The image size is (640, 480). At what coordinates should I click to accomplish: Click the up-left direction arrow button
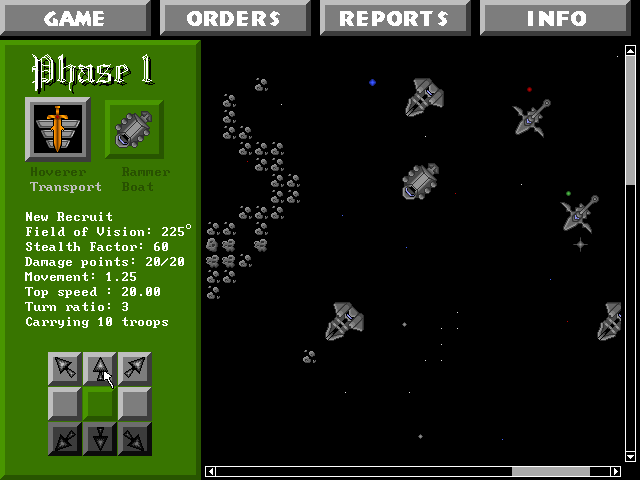(66, 369)
